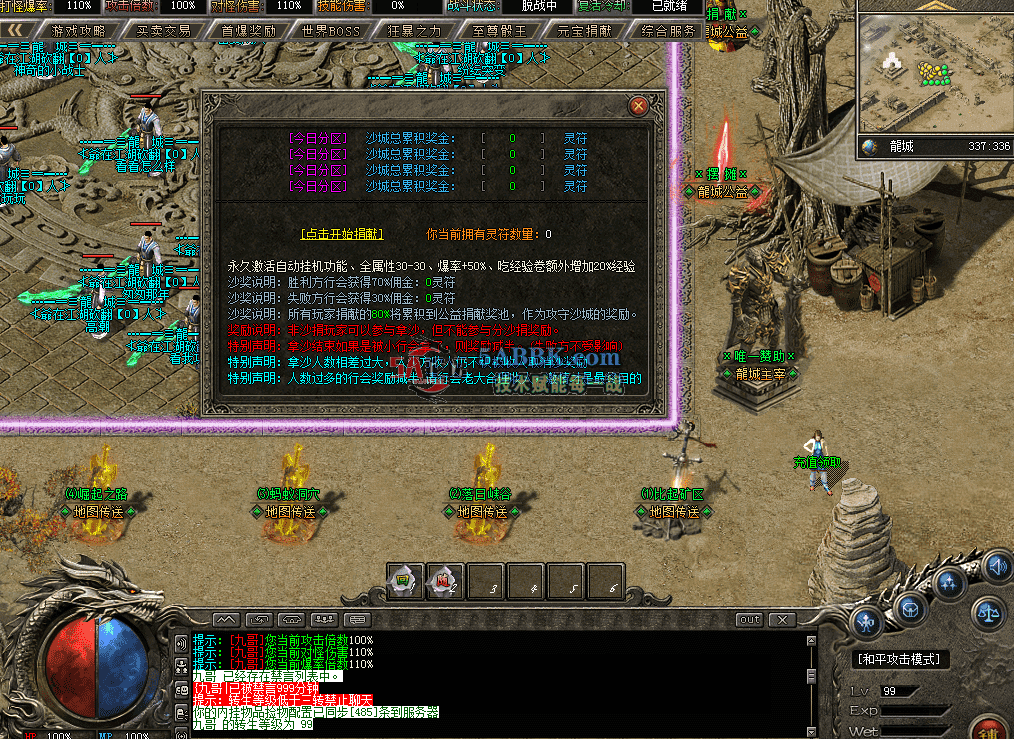Open the 至尊骰王 menu
The height and width of the screenshot is (739, 1014).
click(x=498, y=31)
